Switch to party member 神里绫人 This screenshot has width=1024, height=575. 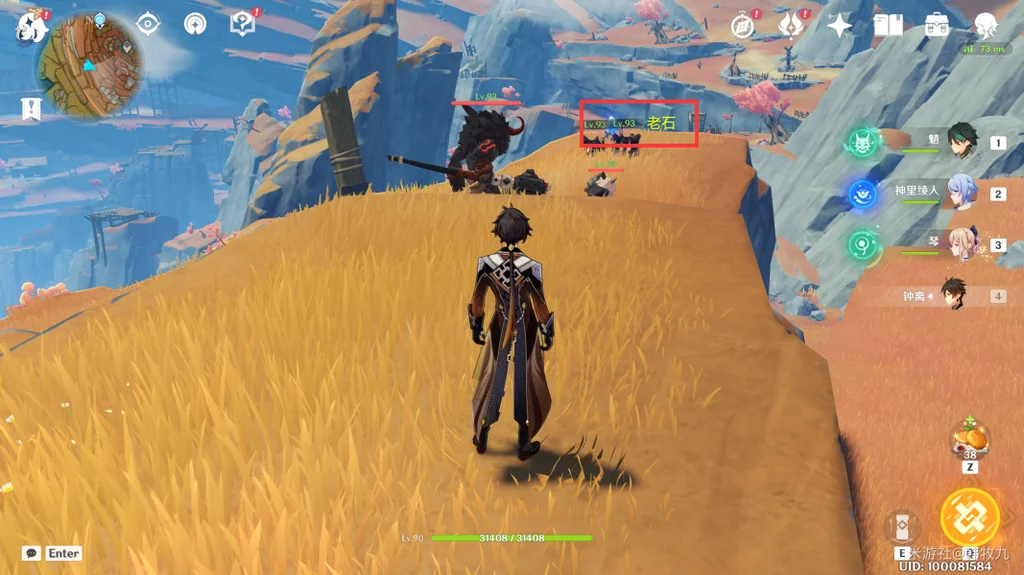tap(962, 193)
